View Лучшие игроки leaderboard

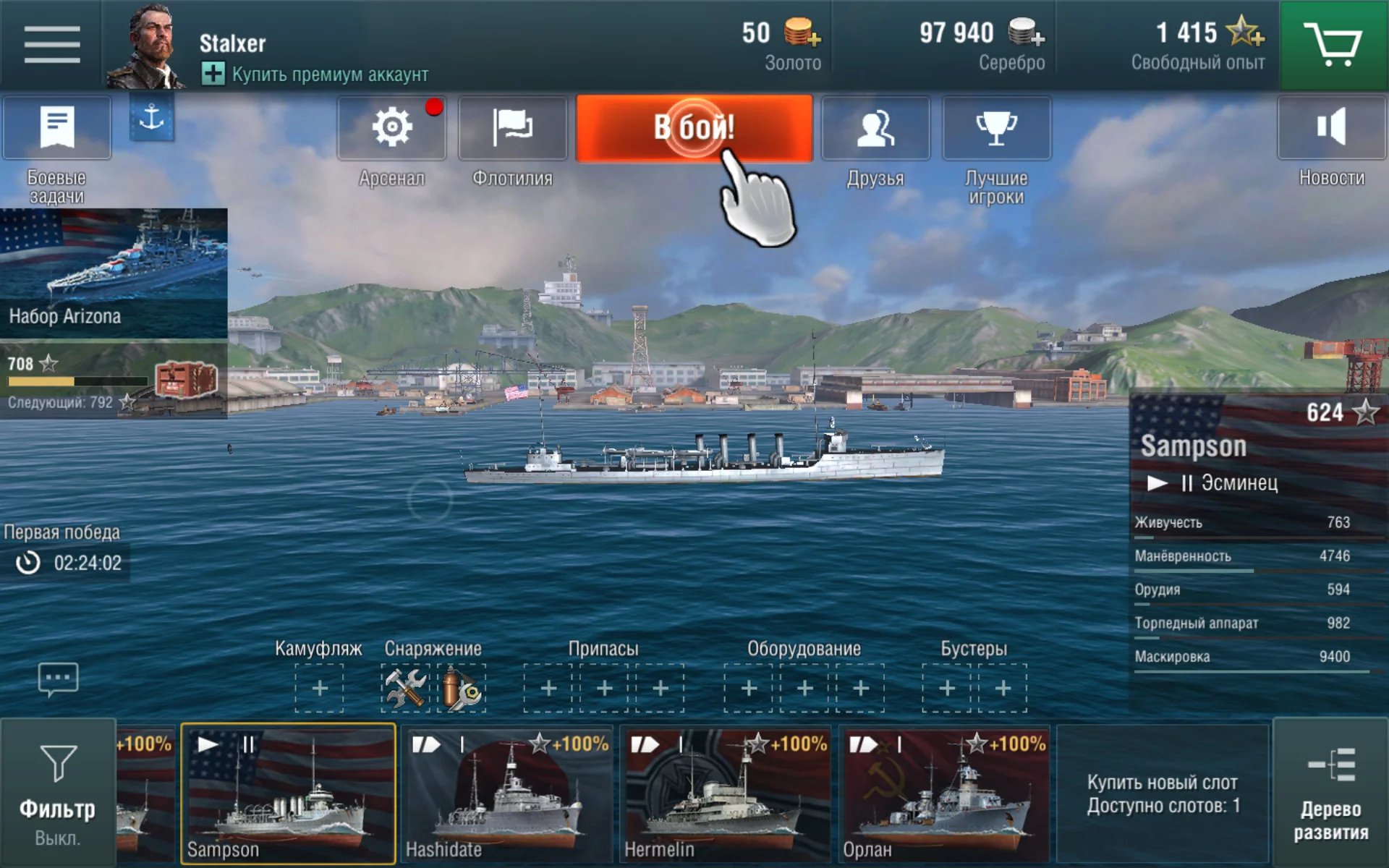tap(996, 129)
